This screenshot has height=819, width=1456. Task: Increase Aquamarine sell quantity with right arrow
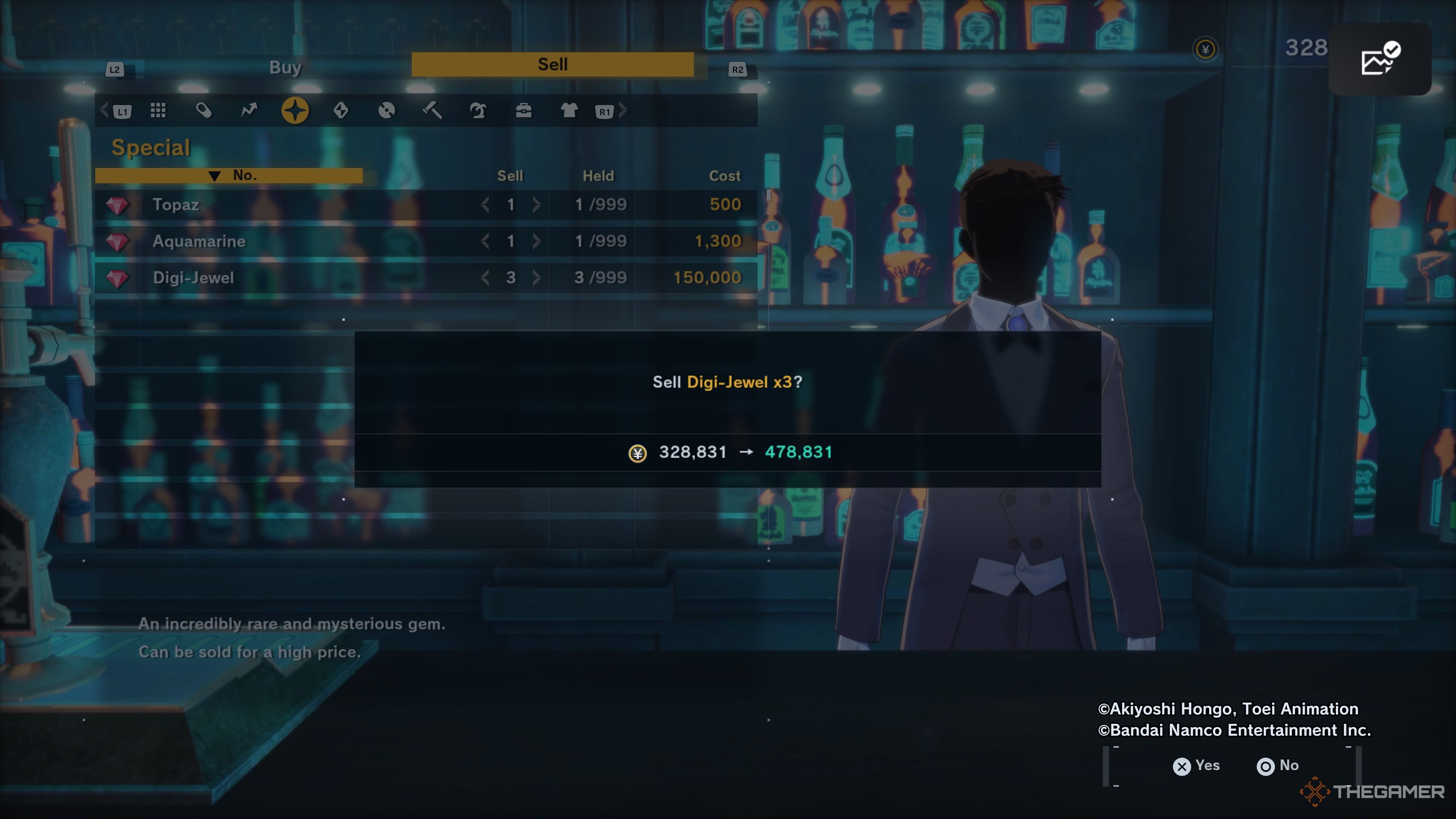point(537,242)
